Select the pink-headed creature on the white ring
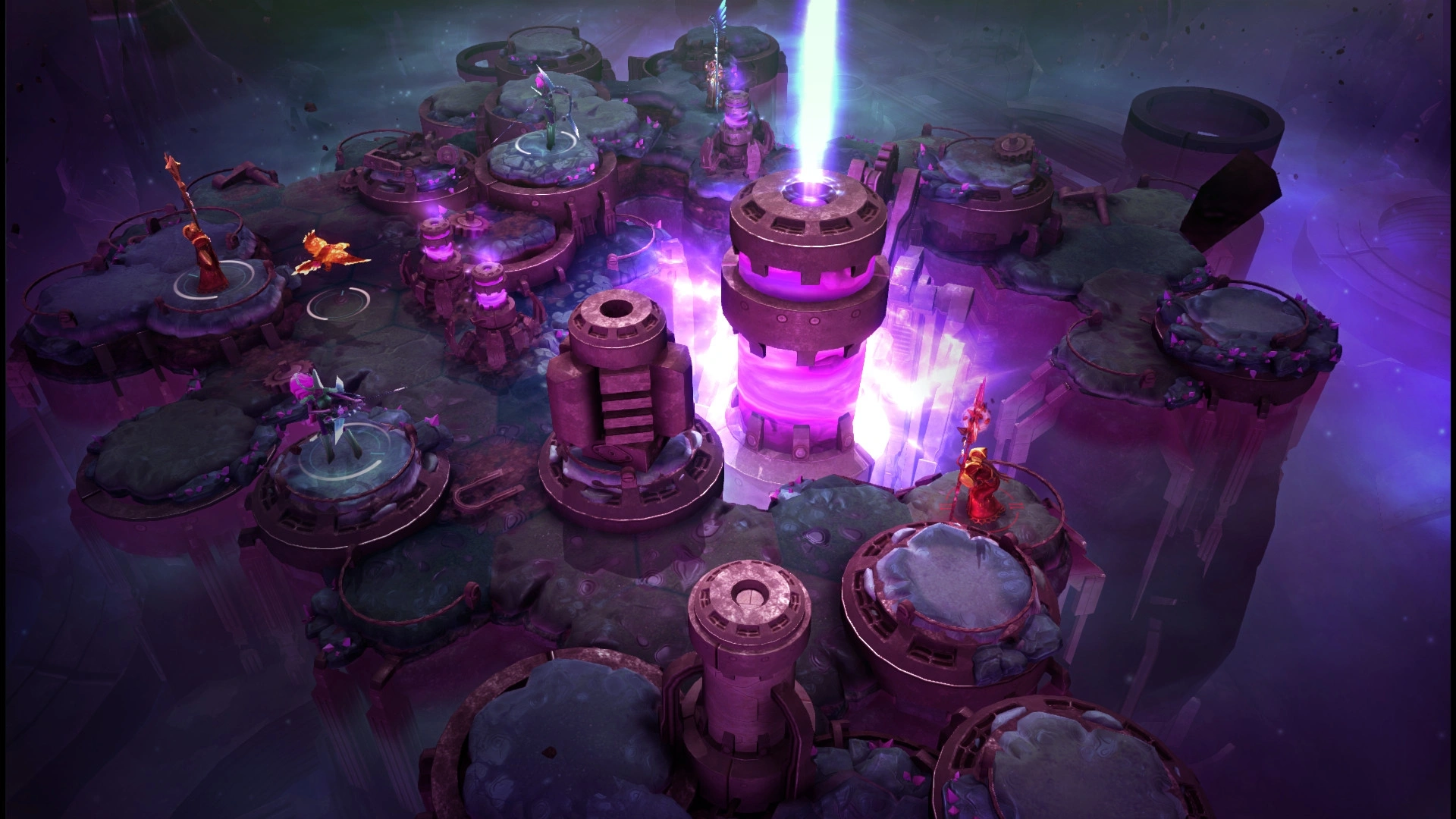Screen dimensions: 1456x819 [x=326, y=413]
